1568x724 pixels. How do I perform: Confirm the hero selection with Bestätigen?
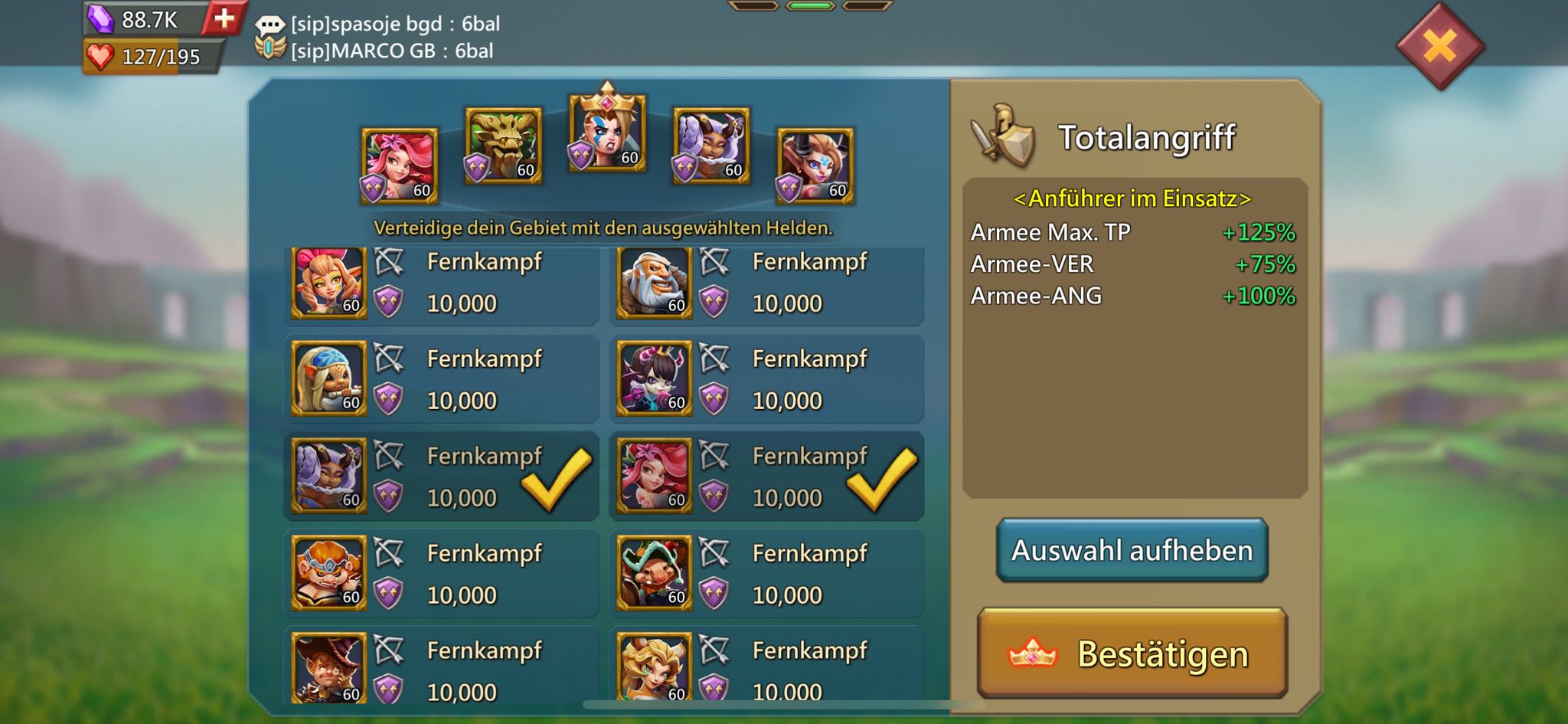point(1132,654)
